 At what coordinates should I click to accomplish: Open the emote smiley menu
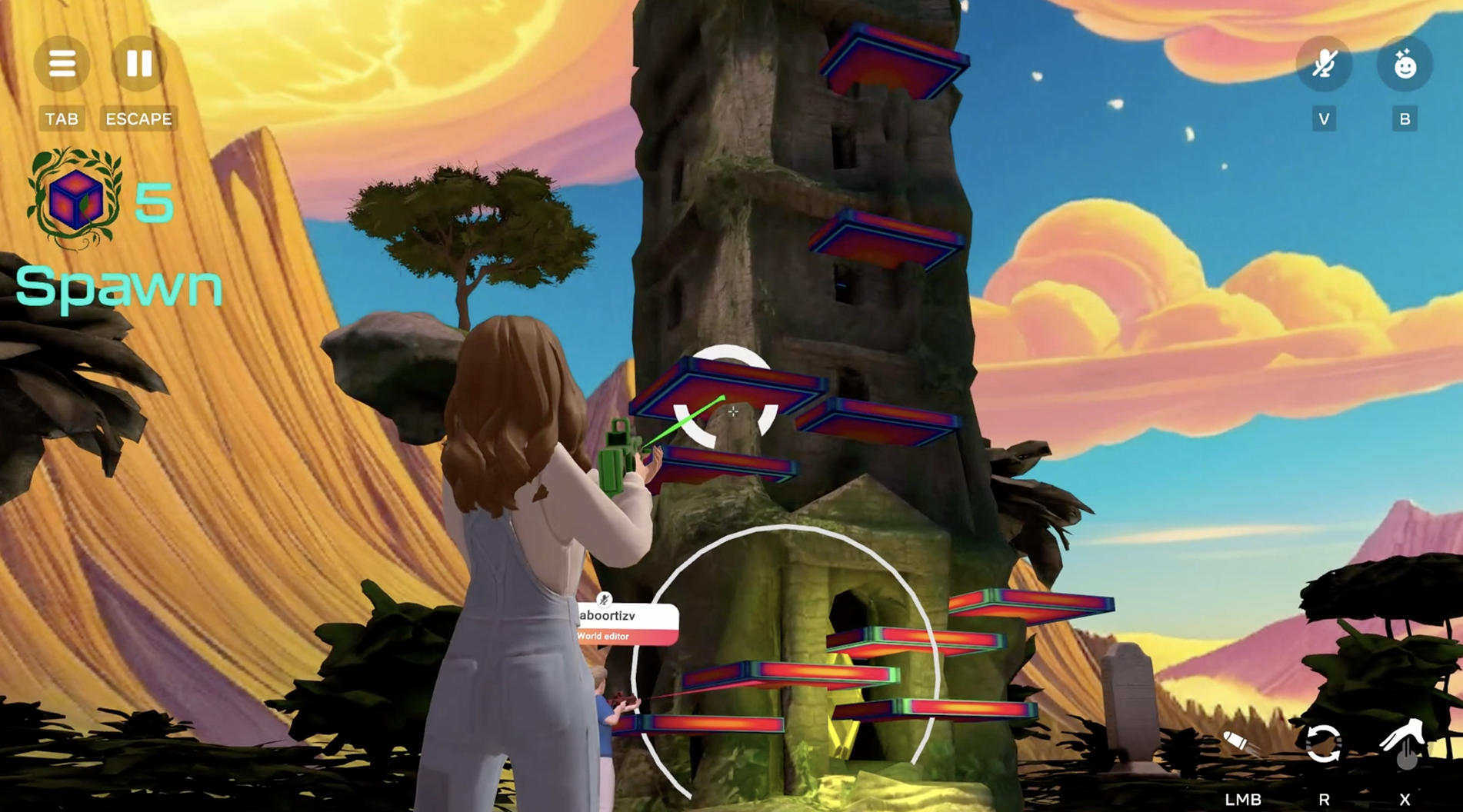click(x=1405, y=65)
